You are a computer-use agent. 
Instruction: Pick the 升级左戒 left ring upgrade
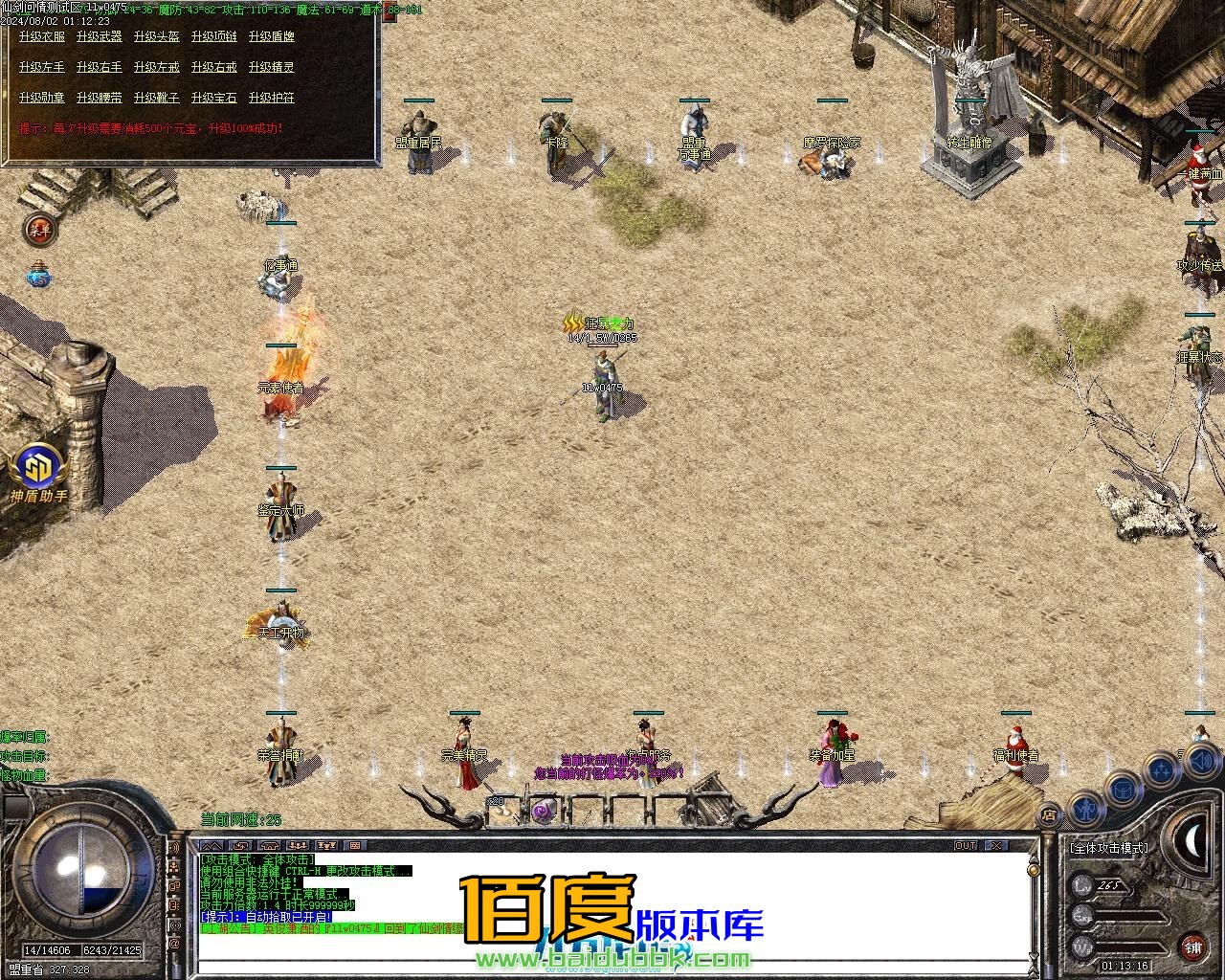(x=157, y=67)
